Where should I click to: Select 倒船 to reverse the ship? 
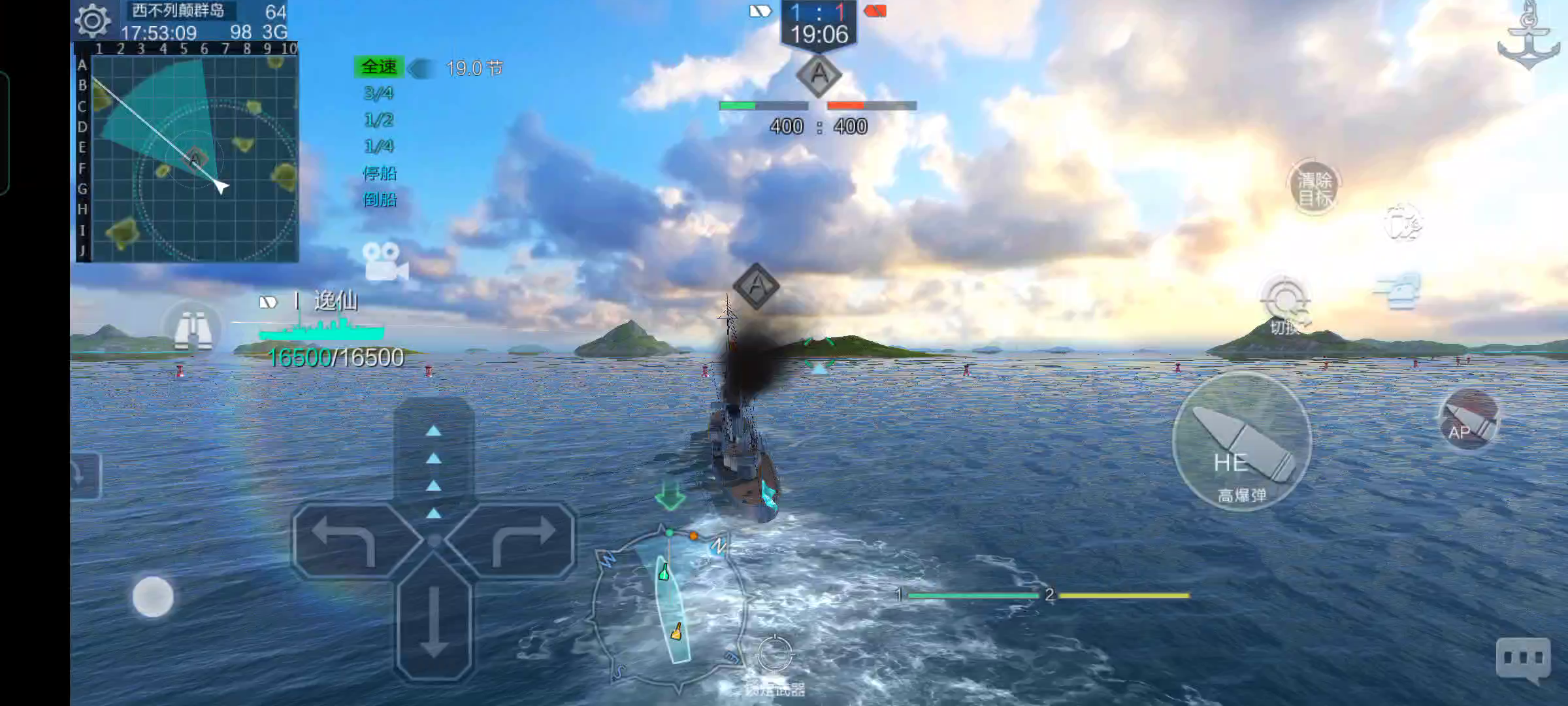pos(380,199)
